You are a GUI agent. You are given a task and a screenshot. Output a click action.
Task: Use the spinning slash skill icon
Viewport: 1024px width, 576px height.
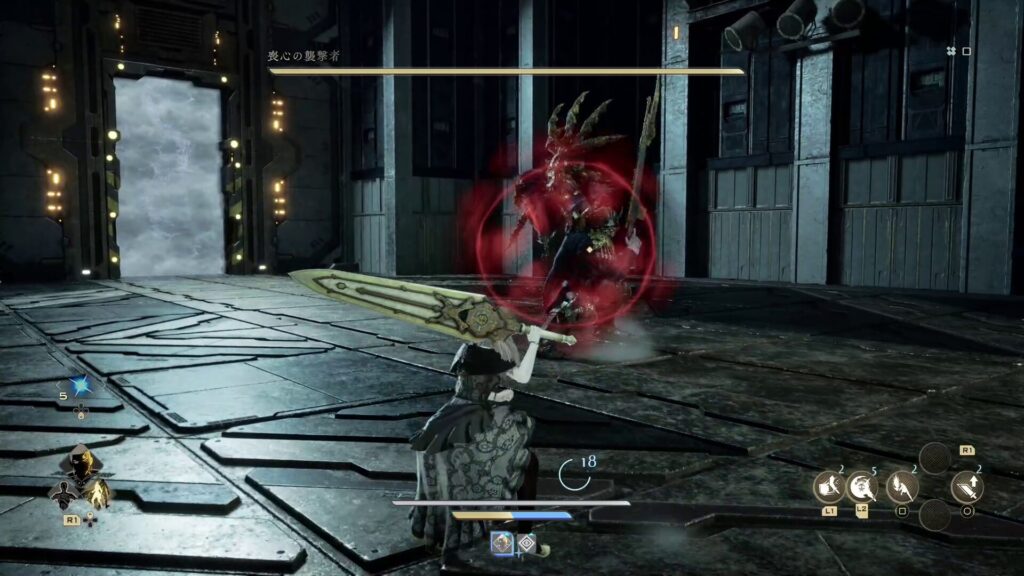pos(862,487)
